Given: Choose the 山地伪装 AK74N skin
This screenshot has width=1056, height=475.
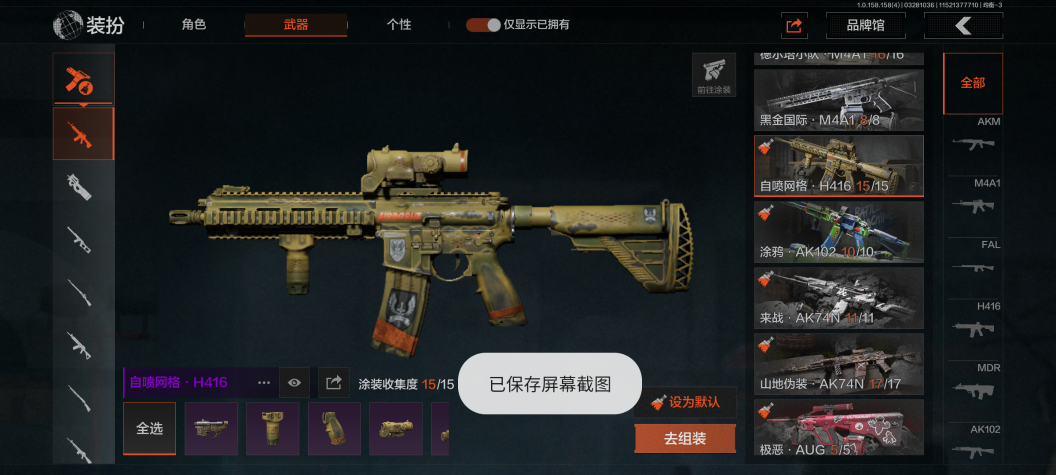Looking at the screenshot, I should point(838,364).
